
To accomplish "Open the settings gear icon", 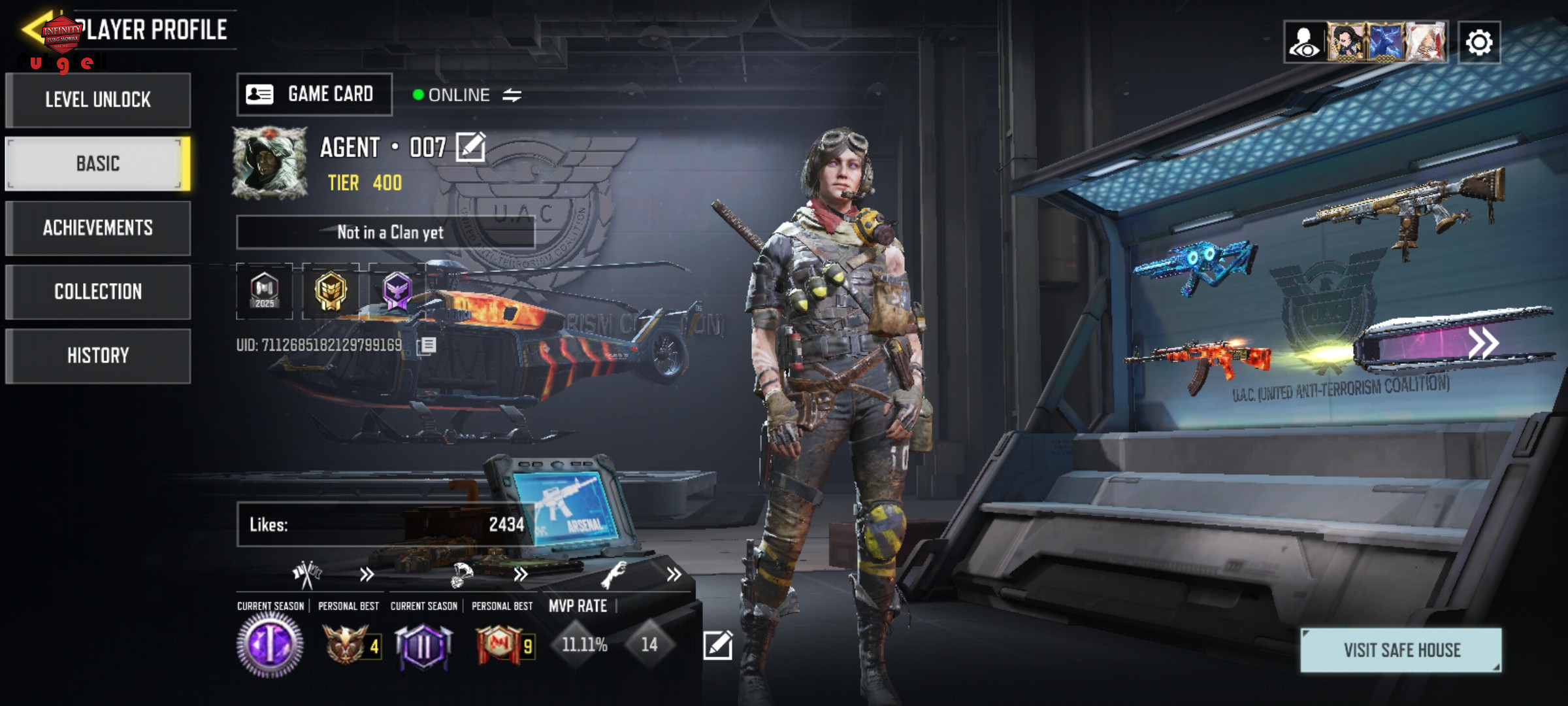I will pos(1479,43).
